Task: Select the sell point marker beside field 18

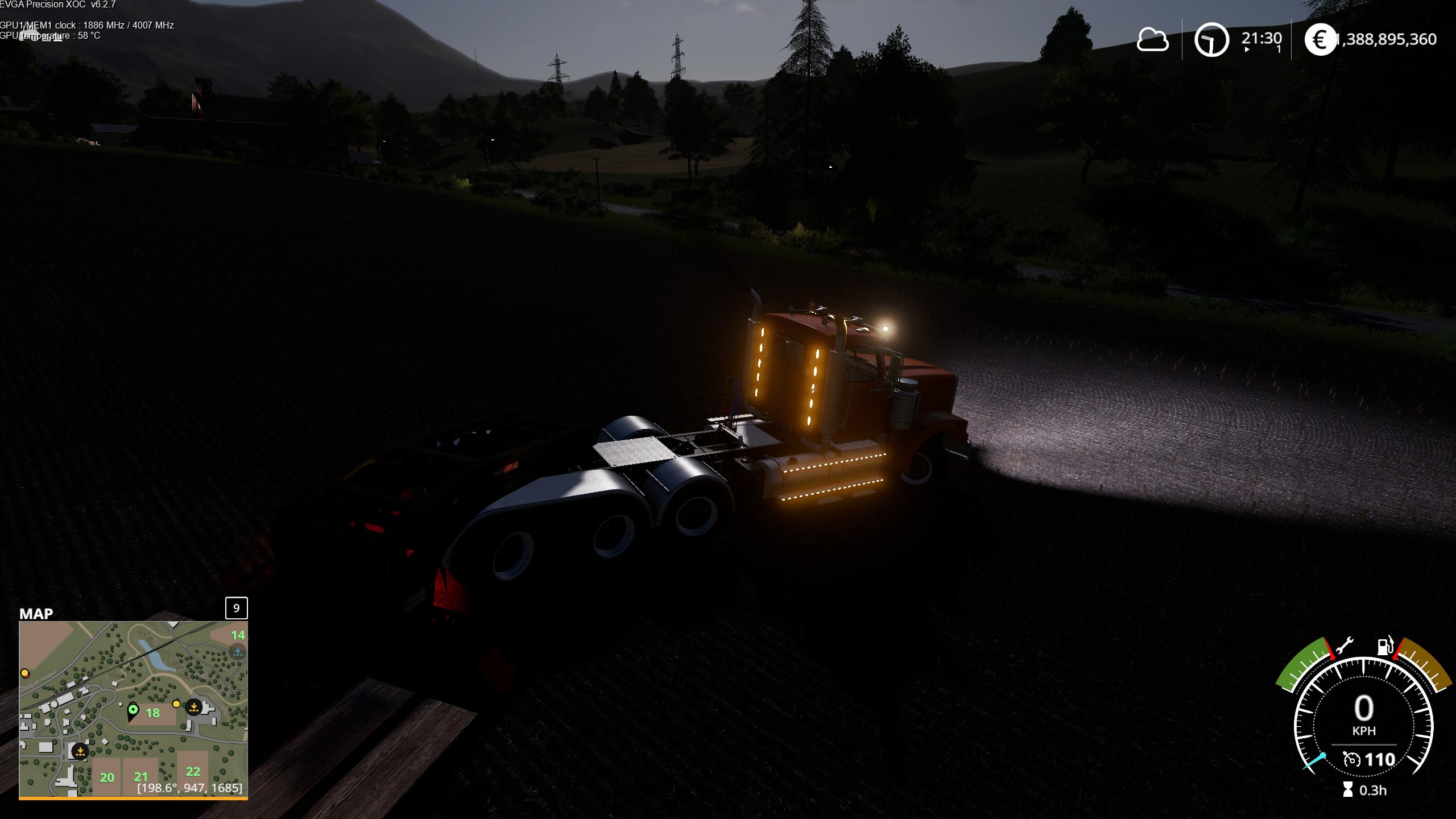Action: click(194, 707)
